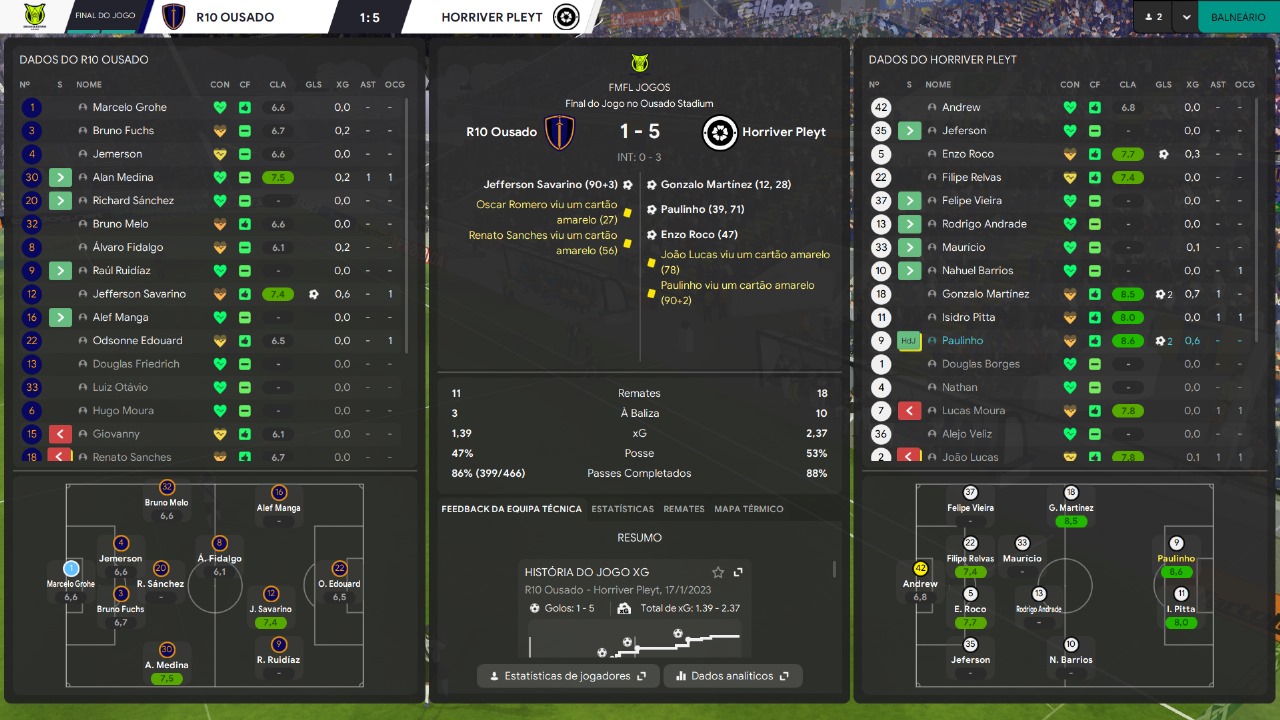Select Paulinho in the Horriver Pleyt list

tap(962, 340)
